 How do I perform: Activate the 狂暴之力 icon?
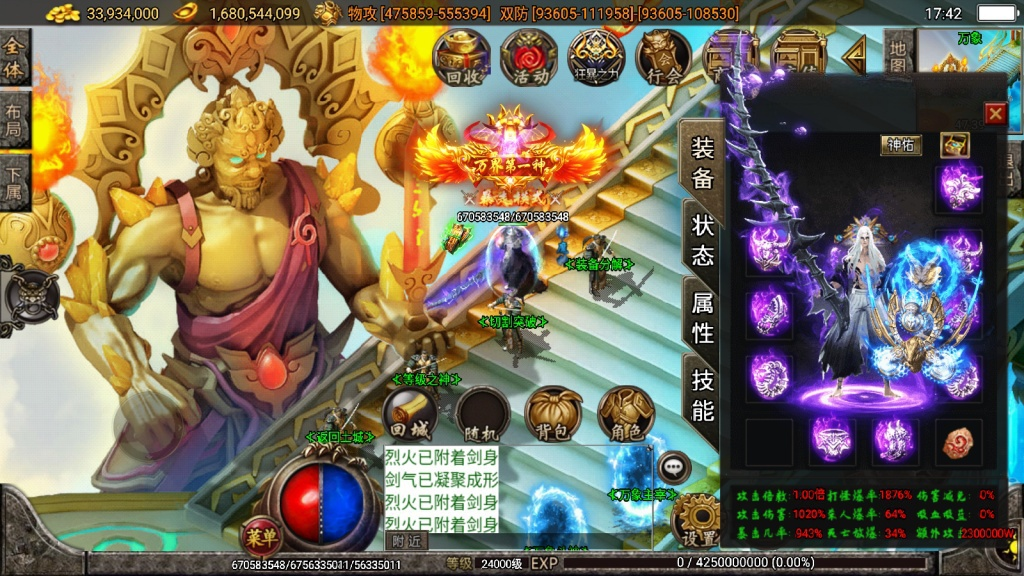click(x=596, y=56)
